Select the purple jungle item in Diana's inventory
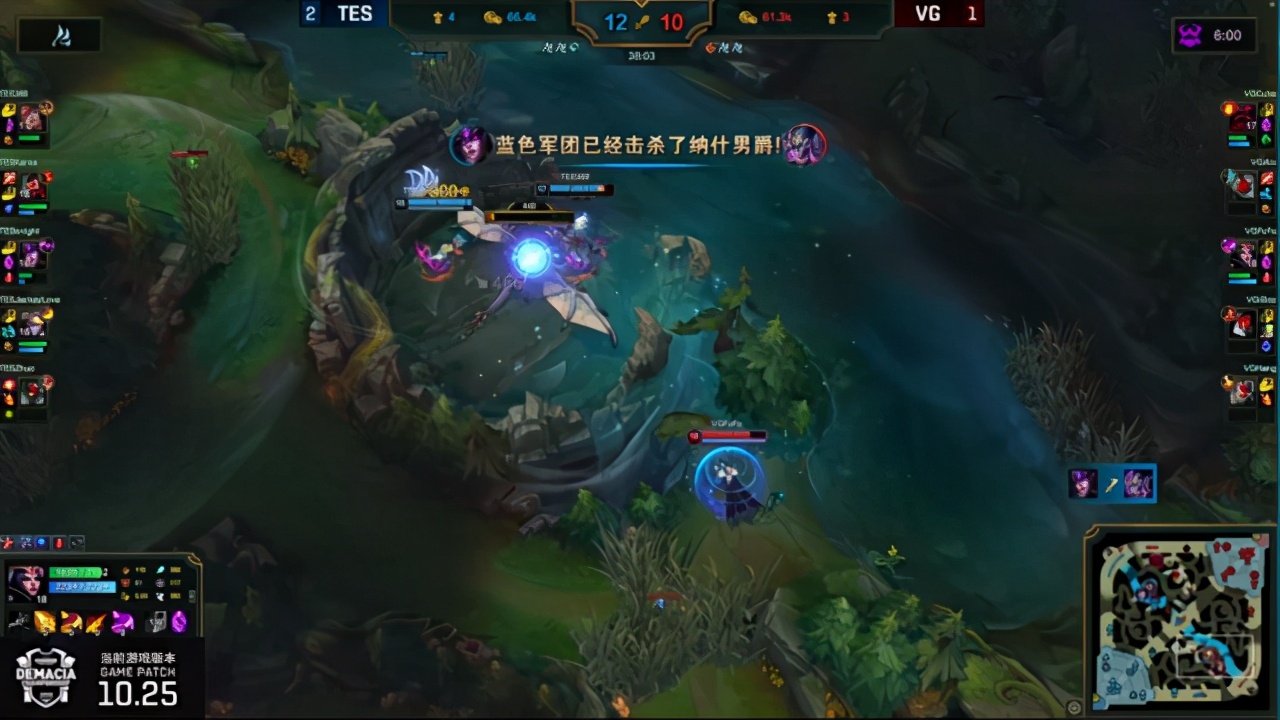The image size is (1280, 720). click(121, 621)
